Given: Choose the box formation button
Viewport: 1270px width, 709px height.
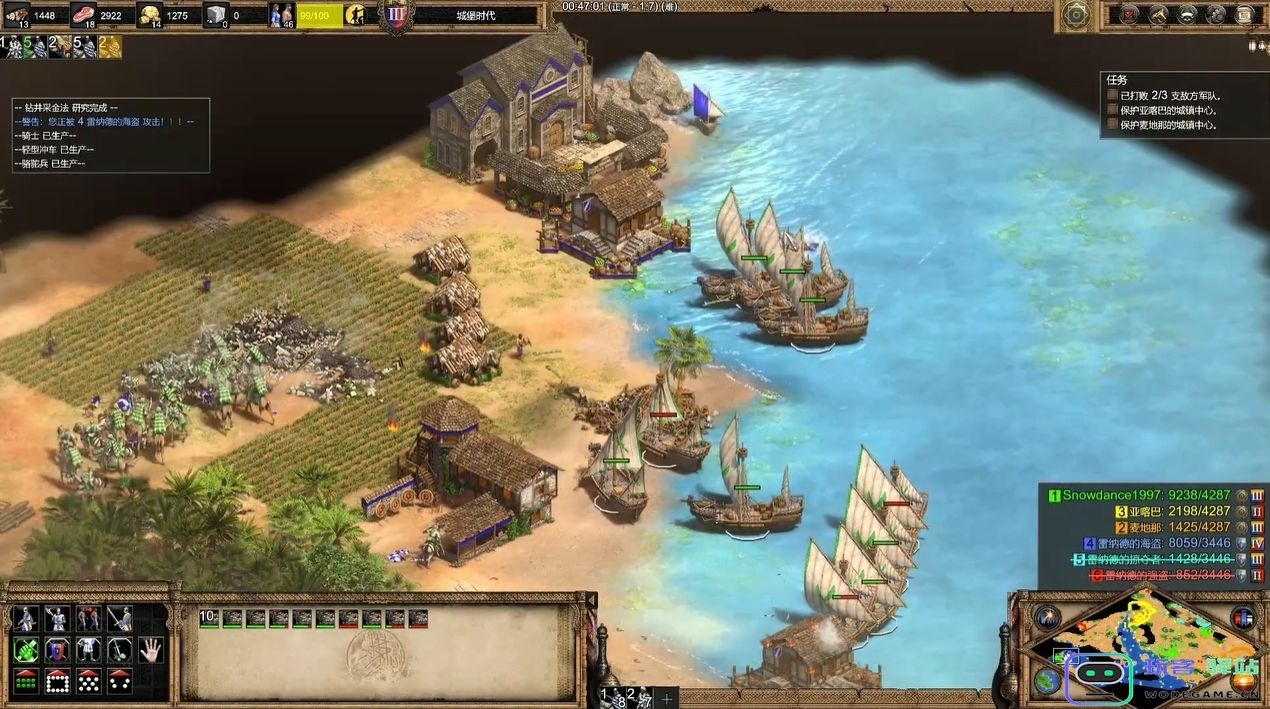Looking at the screenshot, I should click(x=57, y=681).
